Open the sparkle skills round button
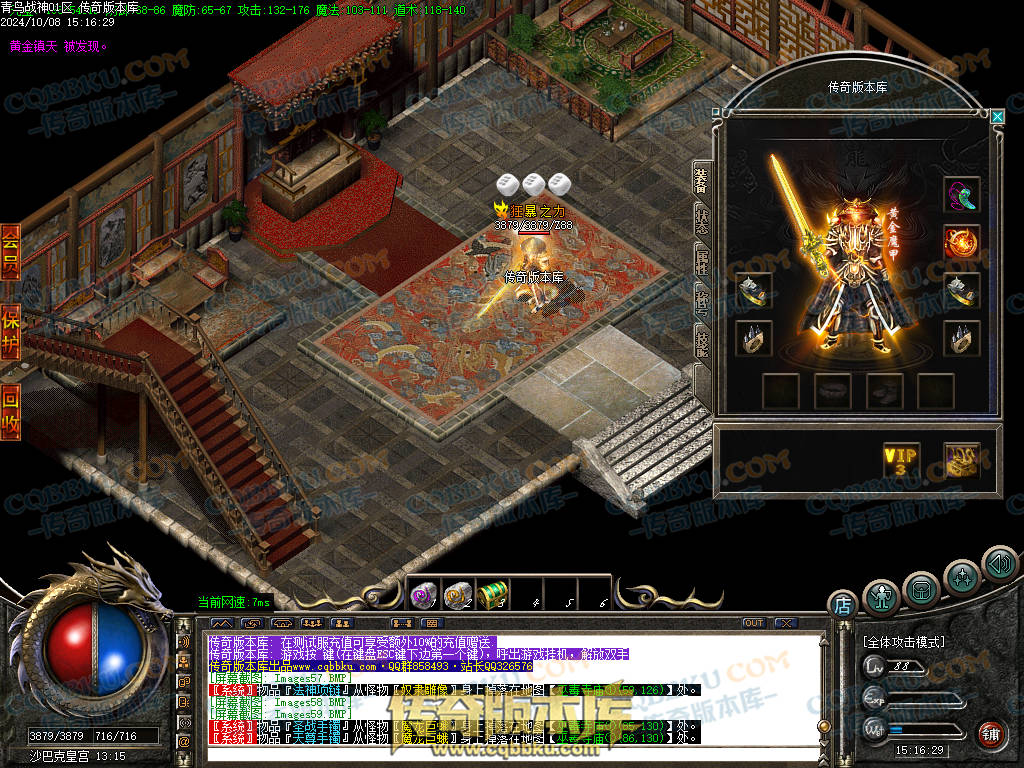Image resolution: width=1024 pixels, height=768 pixels. 962,577
